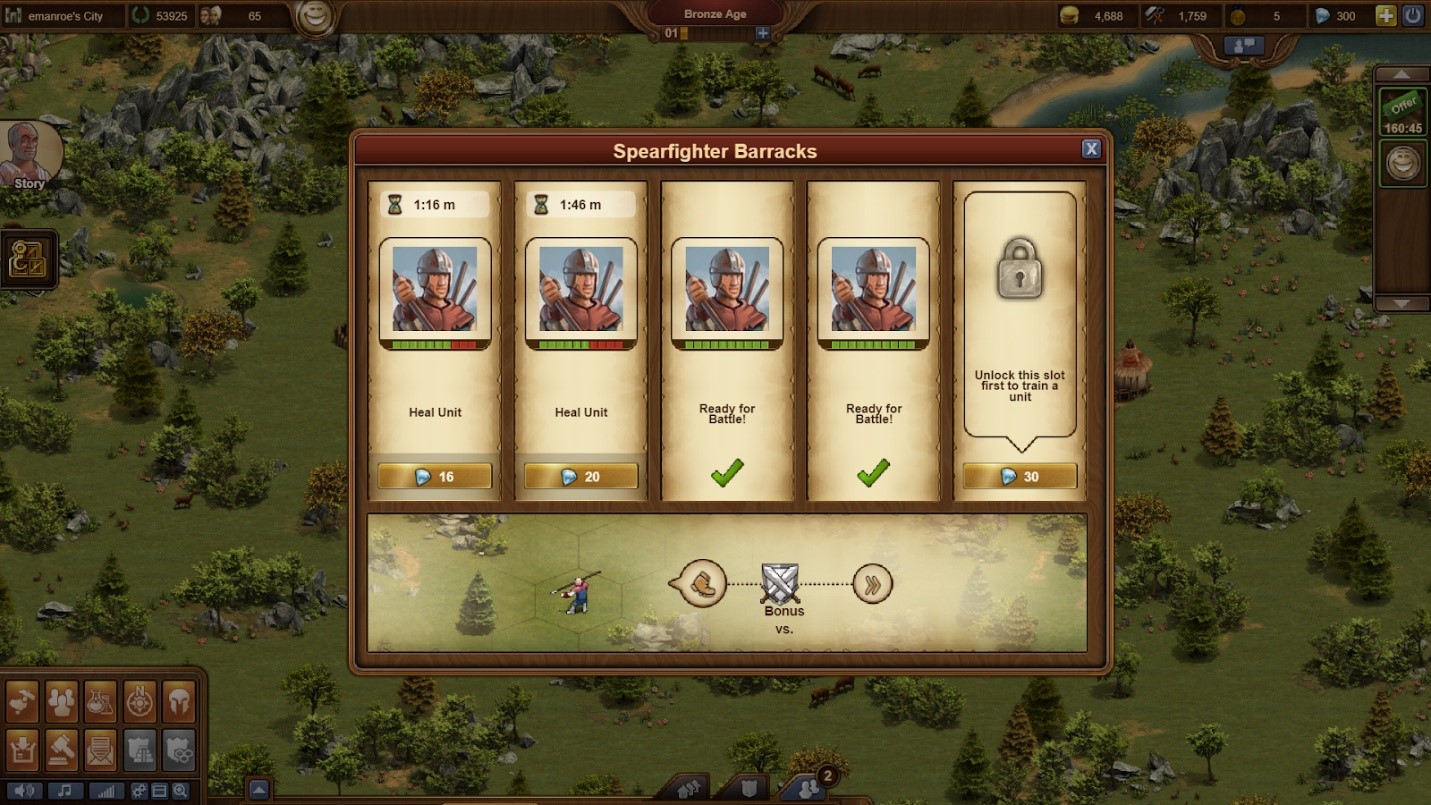Screen dimensions: 1431x805
Task: Open the gear settings button
Action: pos(139,791)
